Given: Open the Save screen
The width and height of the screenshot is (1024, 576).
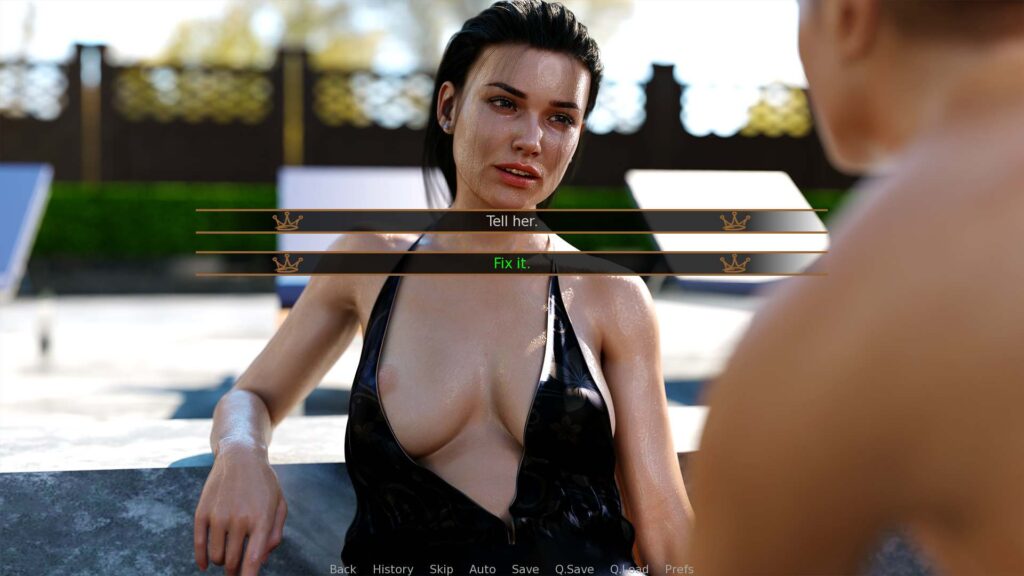Looking at the screenshot, I should (525, 569).
